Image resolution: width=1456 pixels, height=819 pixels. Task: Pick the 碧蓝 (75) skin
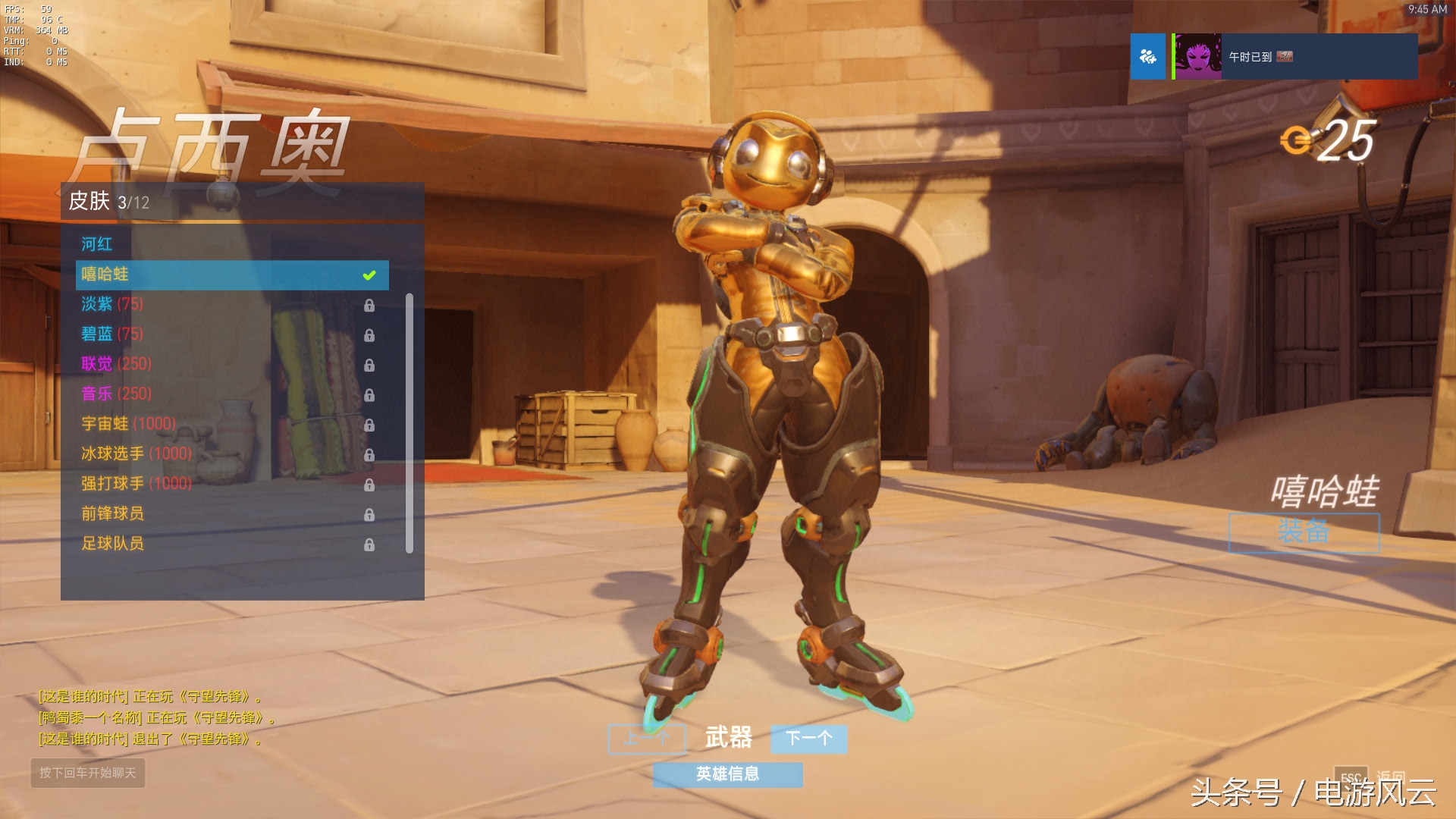(x=112, y=334)
